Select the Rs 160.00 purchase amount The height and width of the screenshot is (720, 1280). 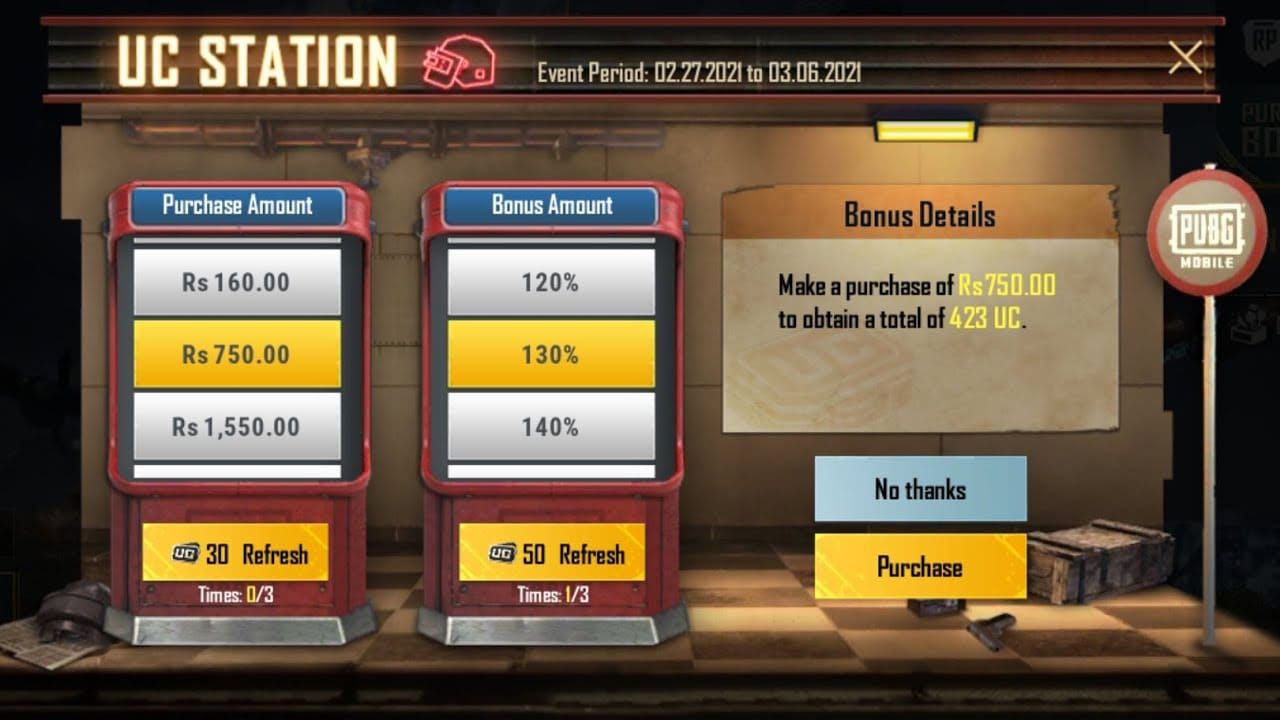(x=237, y=283)
